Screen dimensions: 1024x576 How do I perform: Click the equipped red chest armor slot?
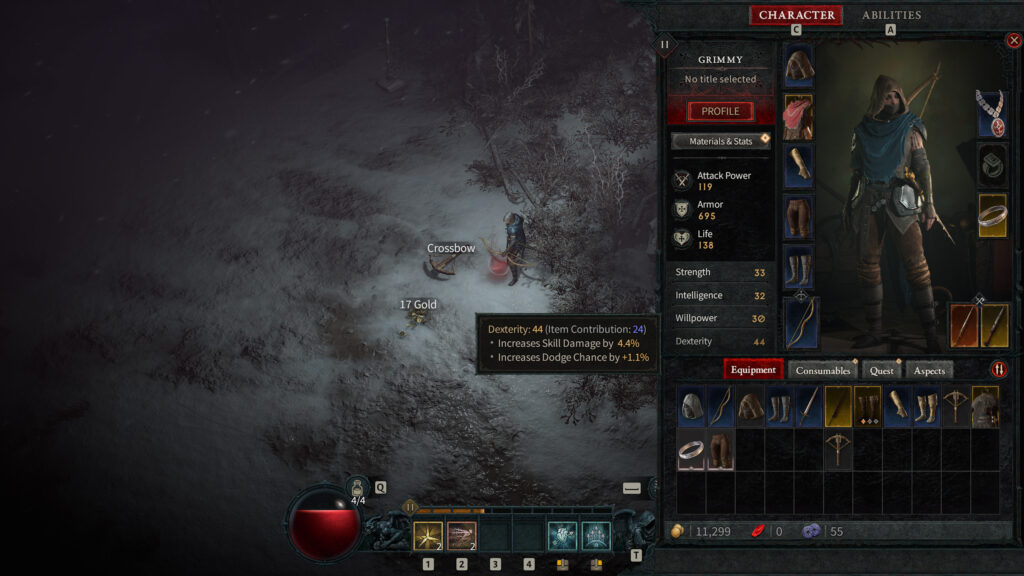[798, 117]
